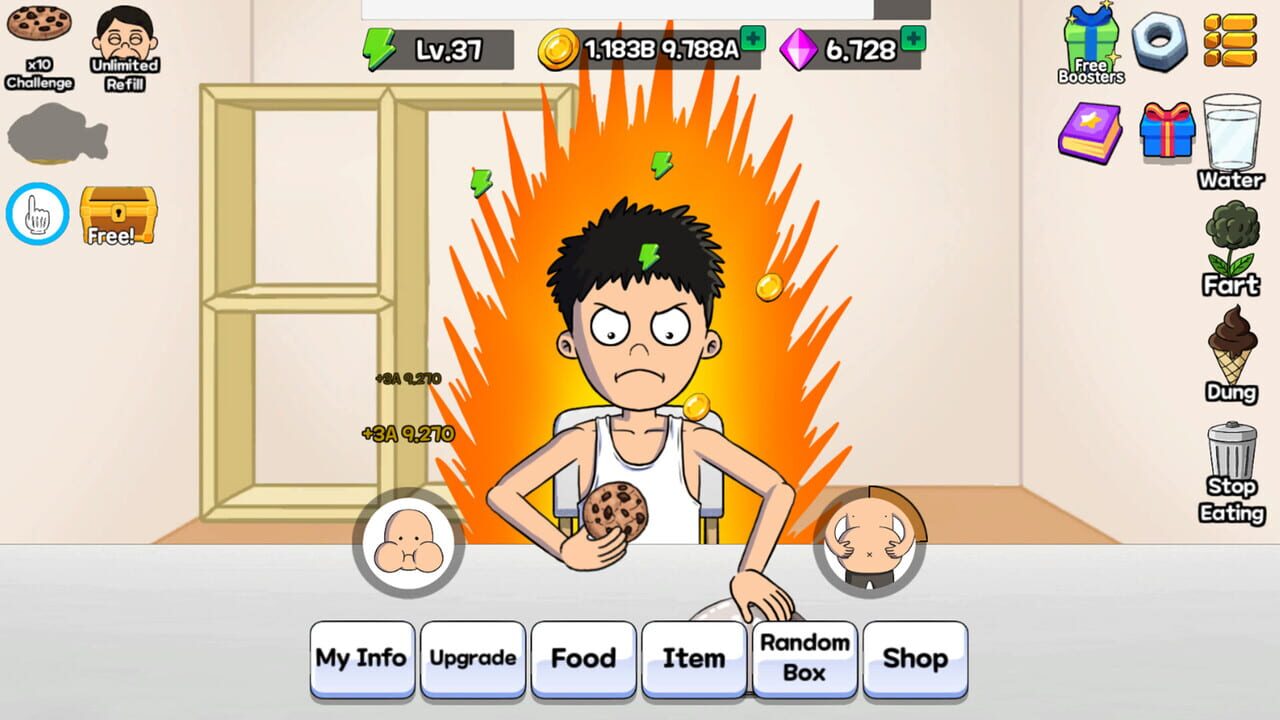Switch to My Info tab
Screen dimensions: 1280x720
[360, 658]
